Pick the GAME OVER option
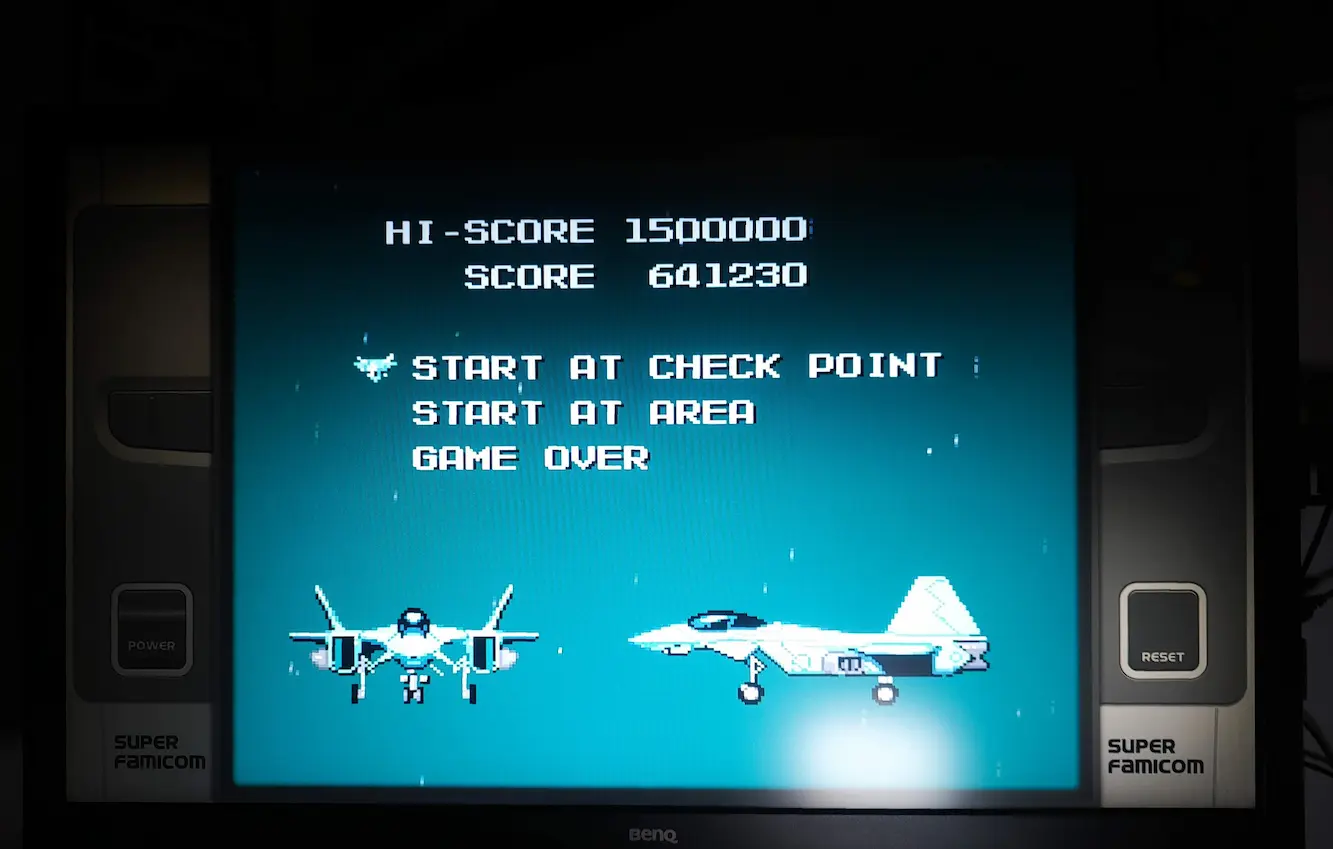1333x849 pixels. click(x=530, y=459)
